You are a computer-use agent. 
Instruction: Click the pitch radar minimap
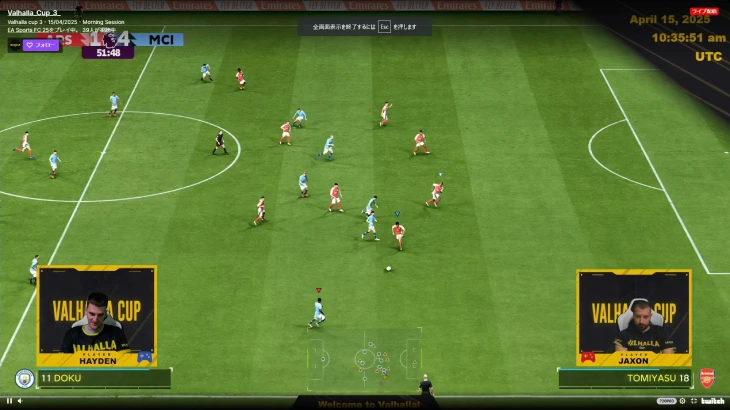(x=364, y=357)
